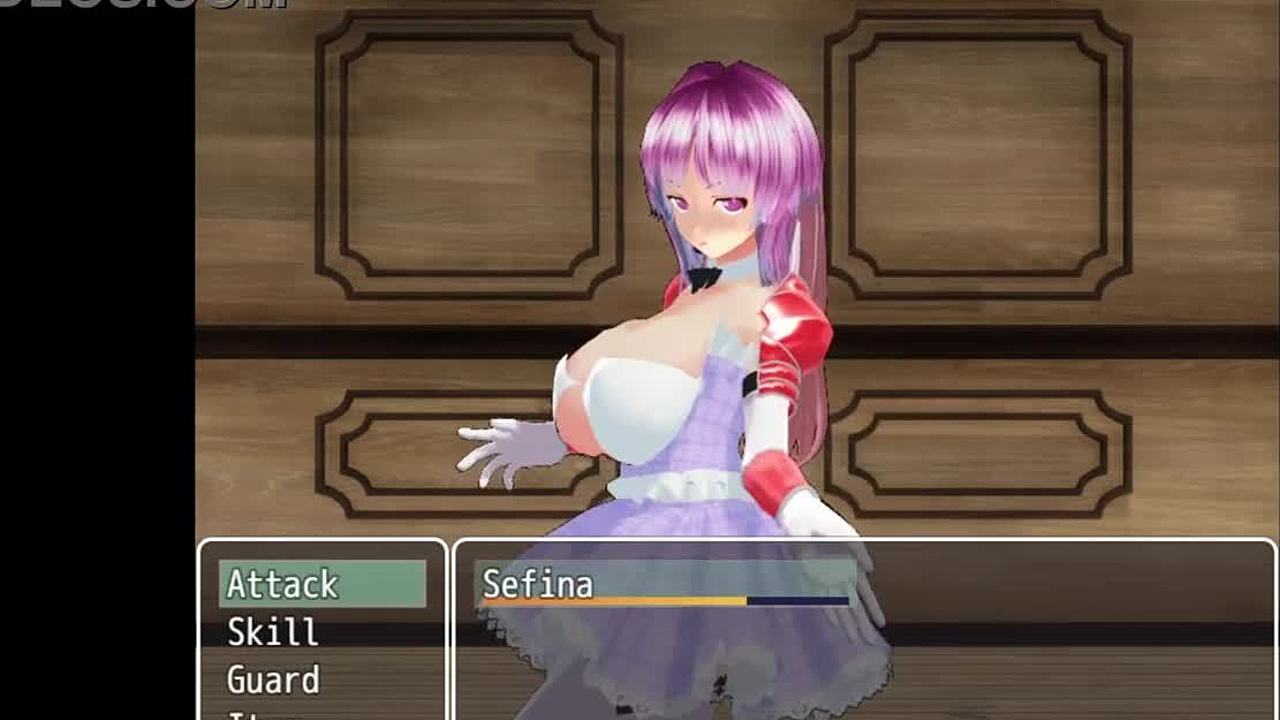Screen dimensions: 1280x720
Task: Select the Attack command
Action: [x=322, y=584]
